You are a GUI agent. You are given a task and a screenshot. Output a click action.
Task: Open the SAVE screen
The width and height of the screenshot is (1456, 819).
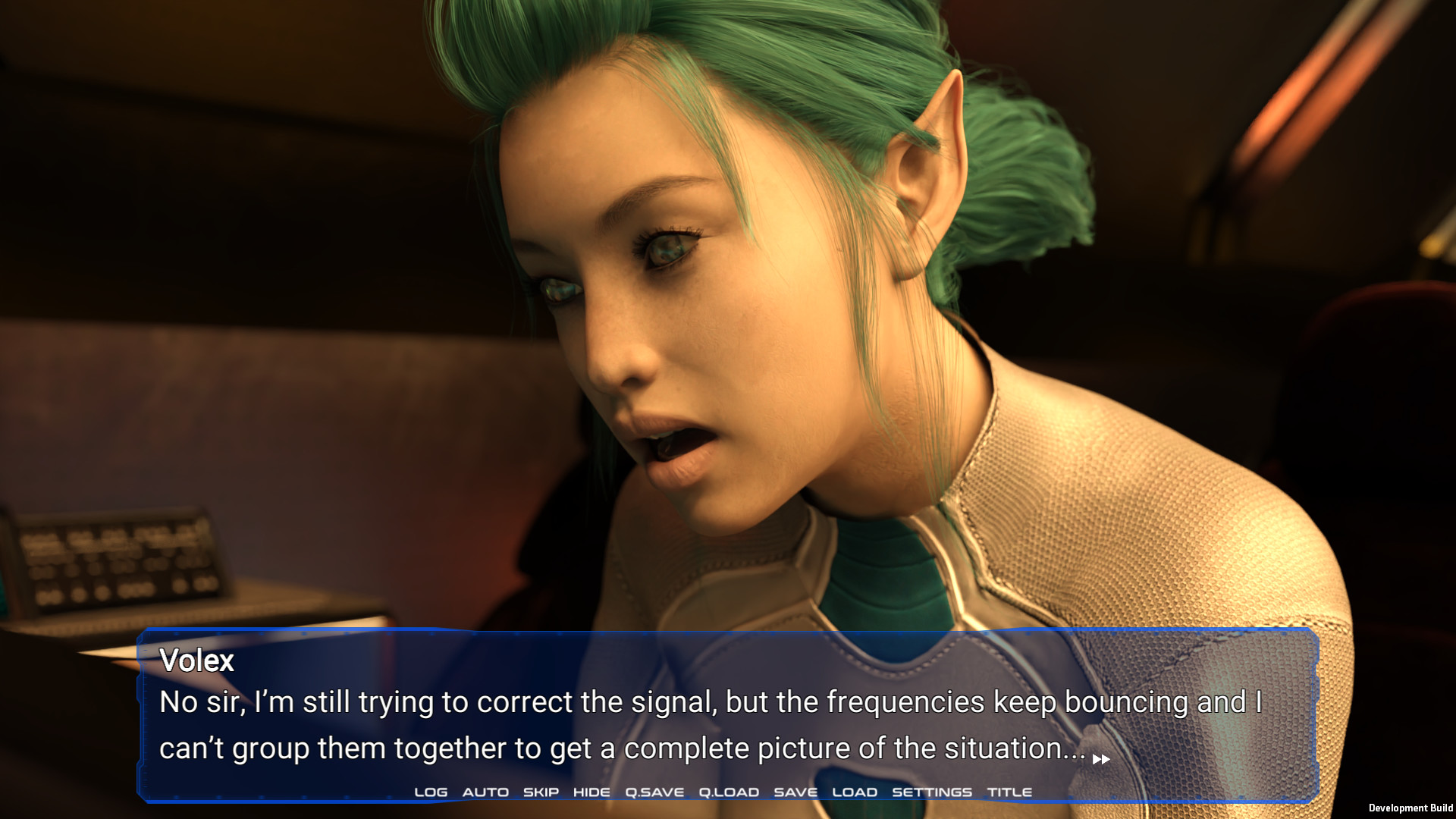(x=795, y=791)
